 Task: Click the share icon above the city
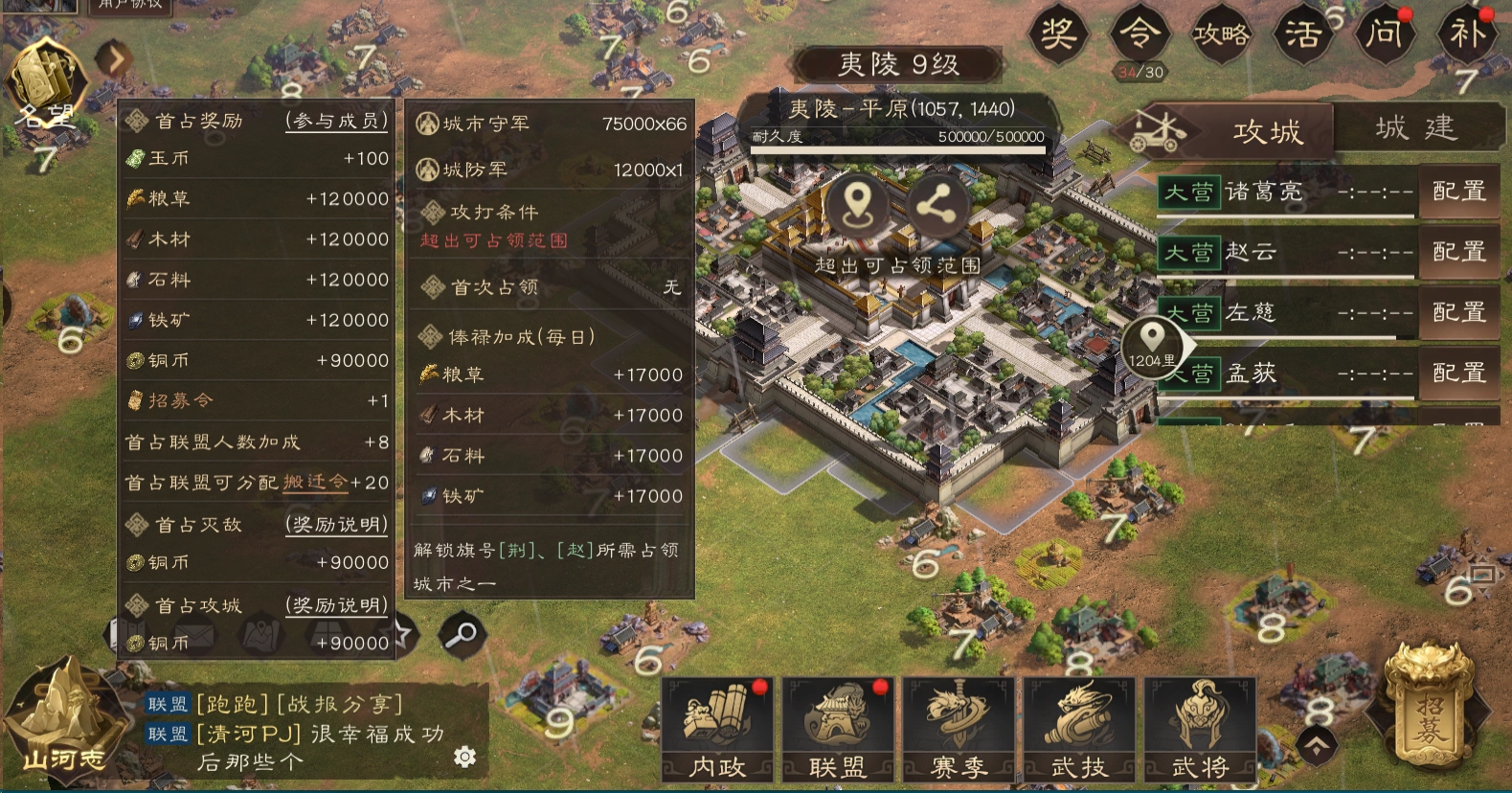(x=938, y=204)
